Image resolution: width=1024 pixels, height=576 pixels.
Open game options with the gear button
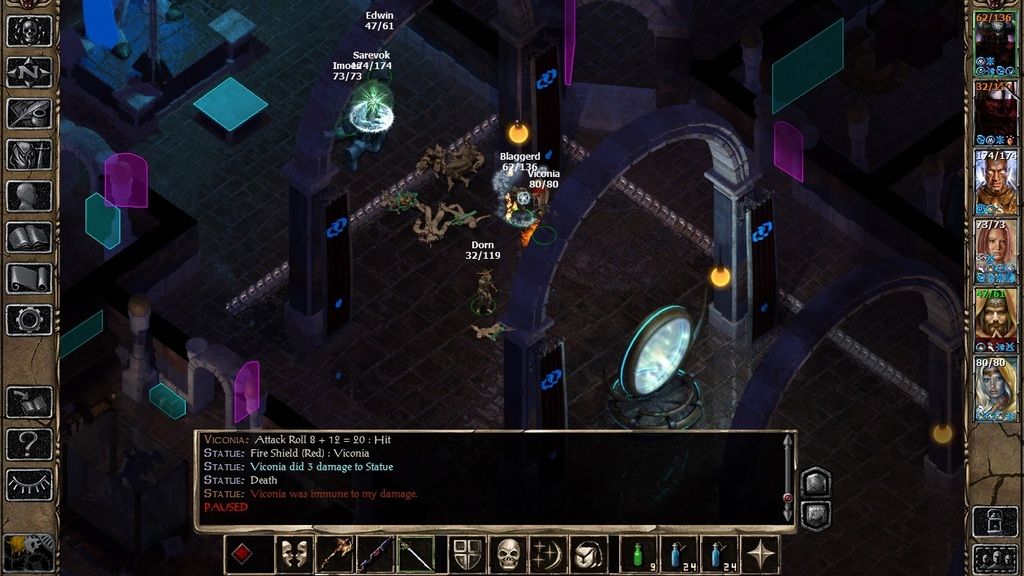[29, 320]
